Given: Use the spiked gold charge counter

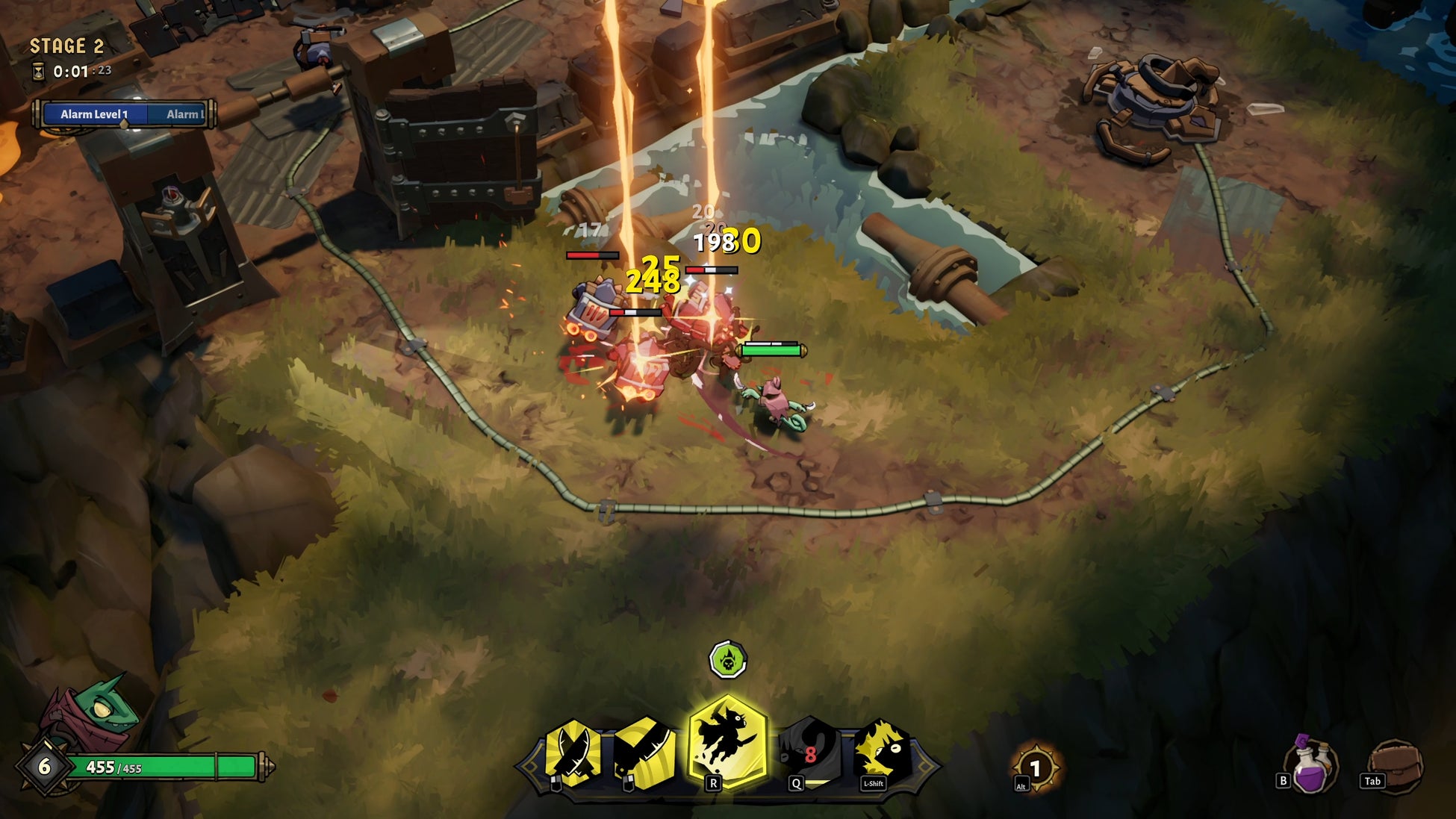Looking at the screenshot, I should point(1035,767).
